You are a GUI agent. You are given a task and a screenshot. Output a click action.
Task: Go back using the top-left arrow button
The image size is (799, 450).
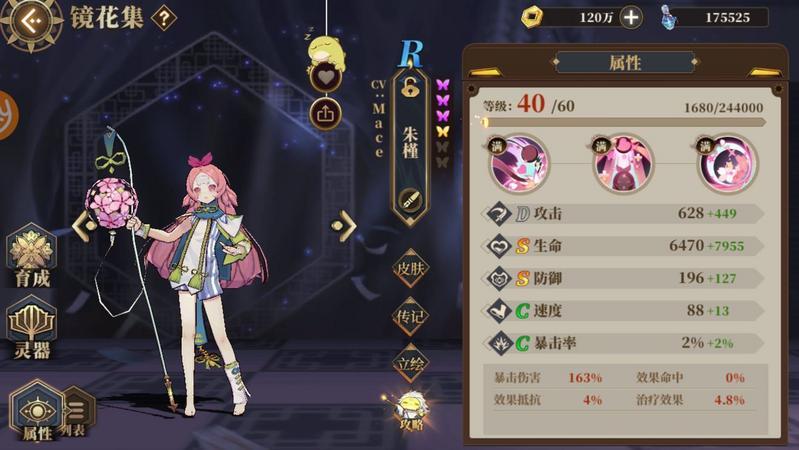(30, 20)
